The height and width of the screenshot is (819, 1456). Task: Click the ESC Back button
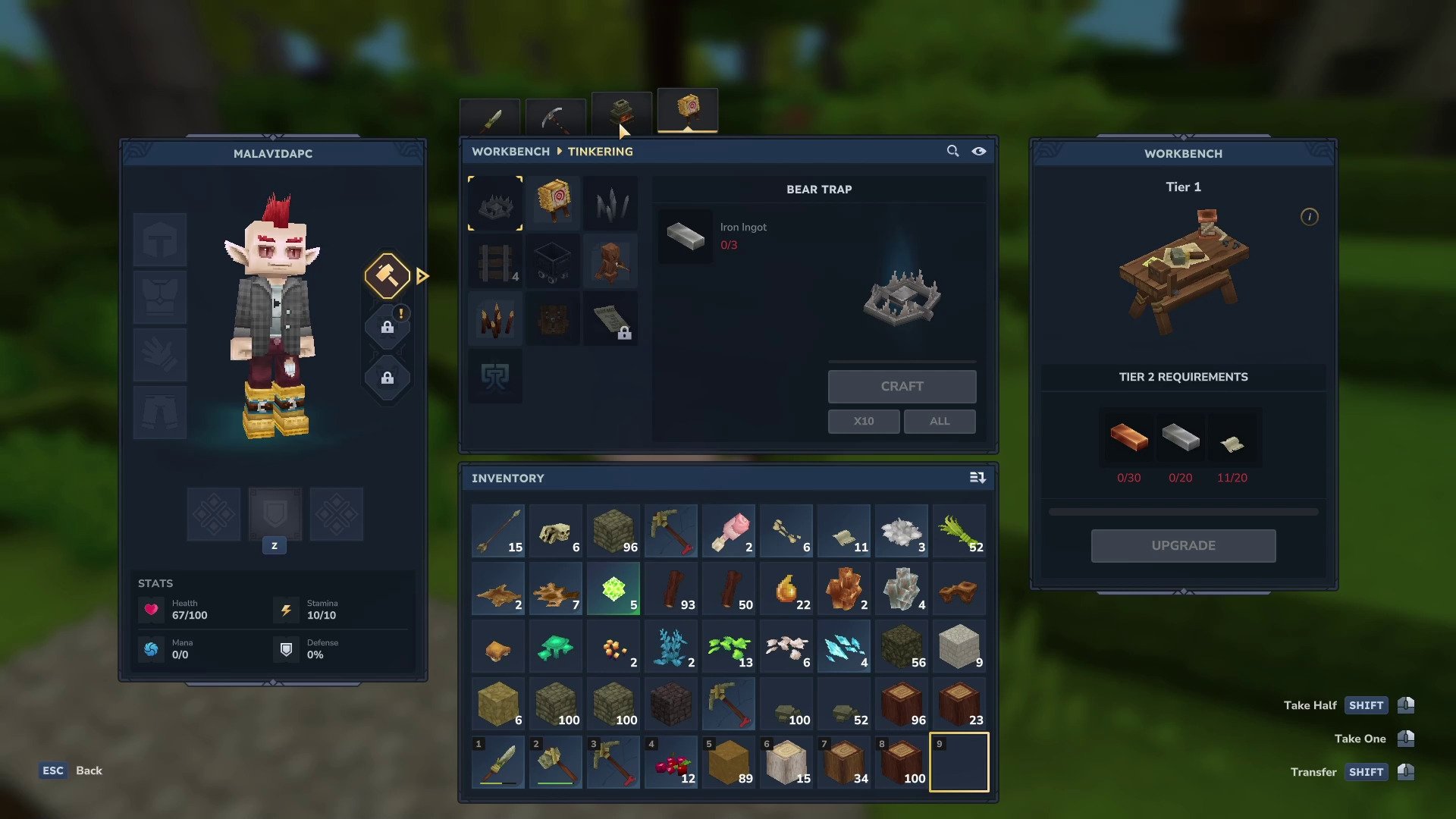coord(71,770)
